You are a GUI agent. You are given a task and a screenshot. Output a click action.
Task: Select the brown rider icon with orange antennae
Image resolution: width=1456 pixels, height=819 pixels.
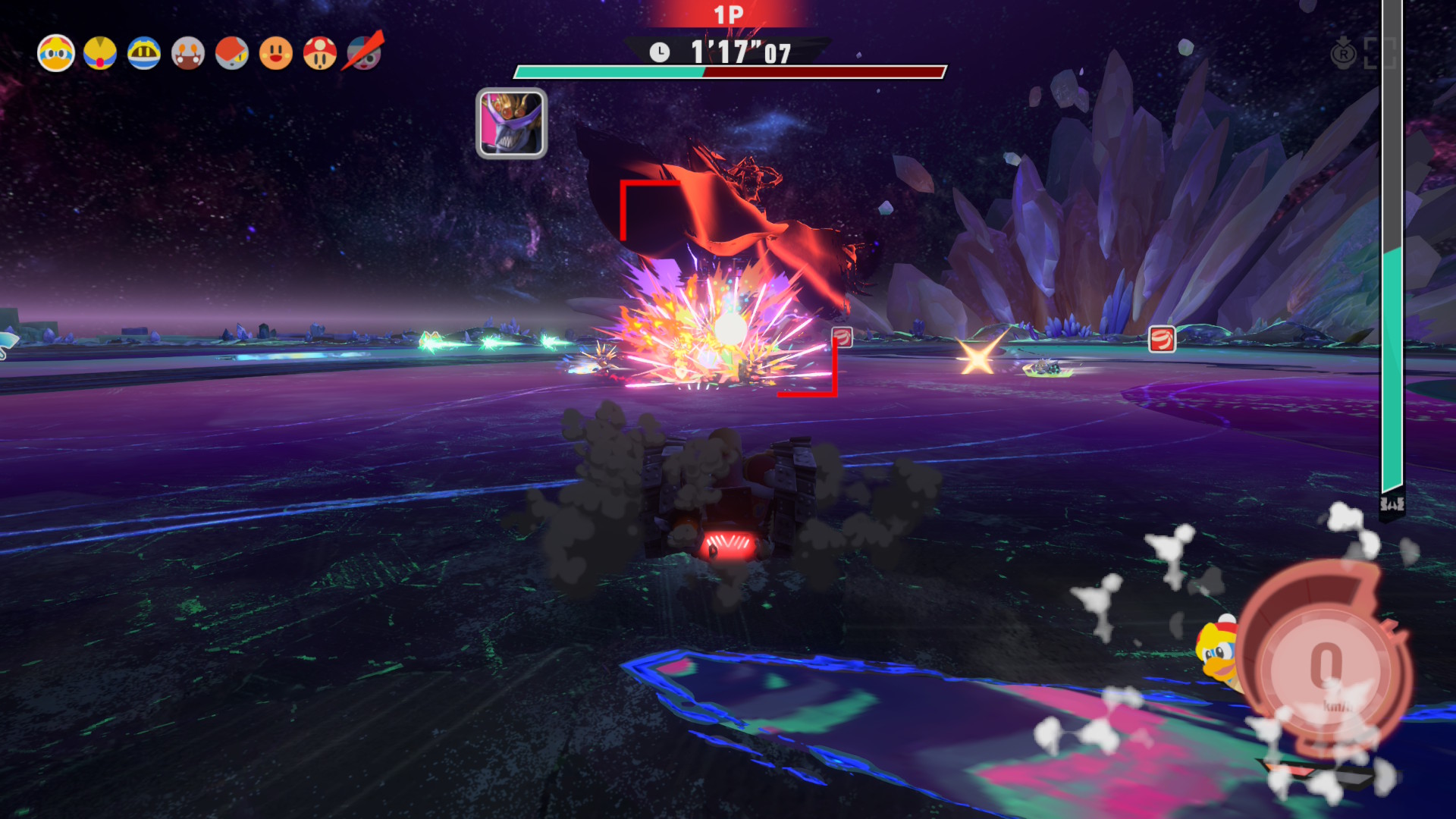(188, 54)
